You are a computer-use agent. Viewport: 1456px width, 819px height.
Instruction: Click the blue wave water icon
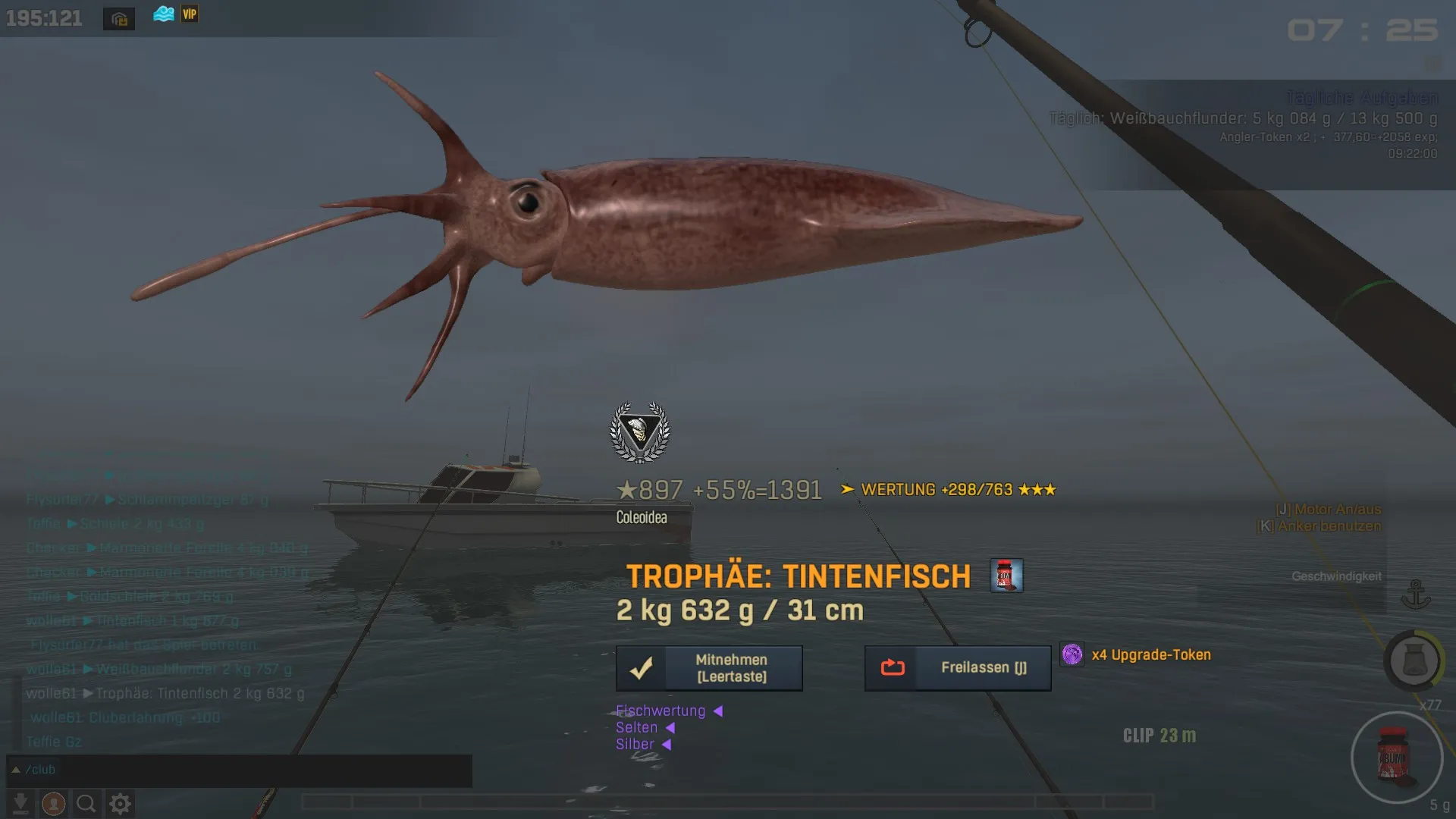point(164,14)
